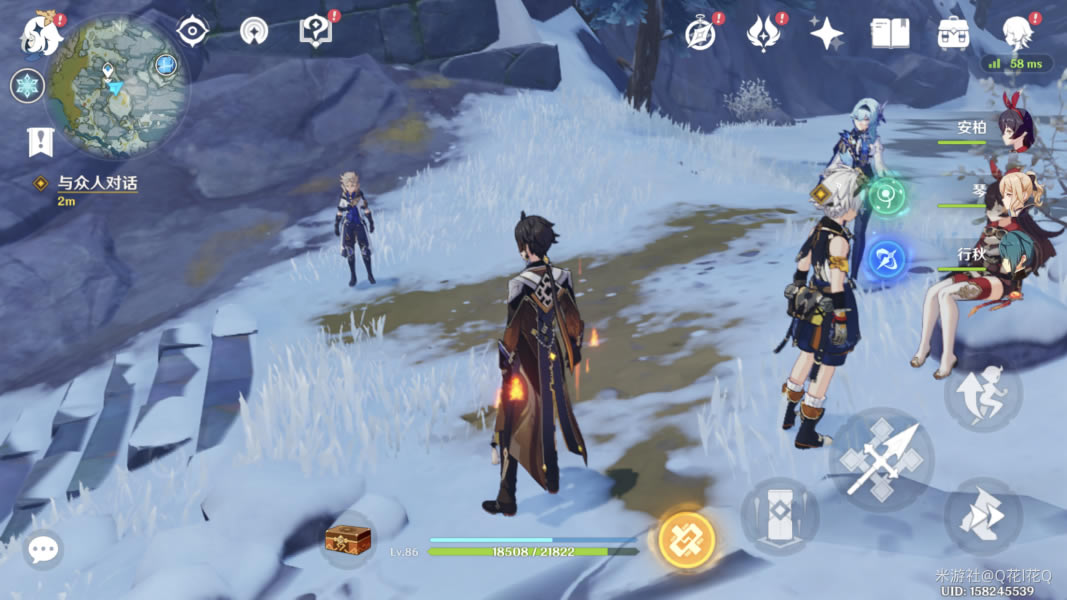The image size is (1067, 600).
Task: Tap the snowflake Sheer Cold icon
Action: pyautogui.click(x=27, y=86)
